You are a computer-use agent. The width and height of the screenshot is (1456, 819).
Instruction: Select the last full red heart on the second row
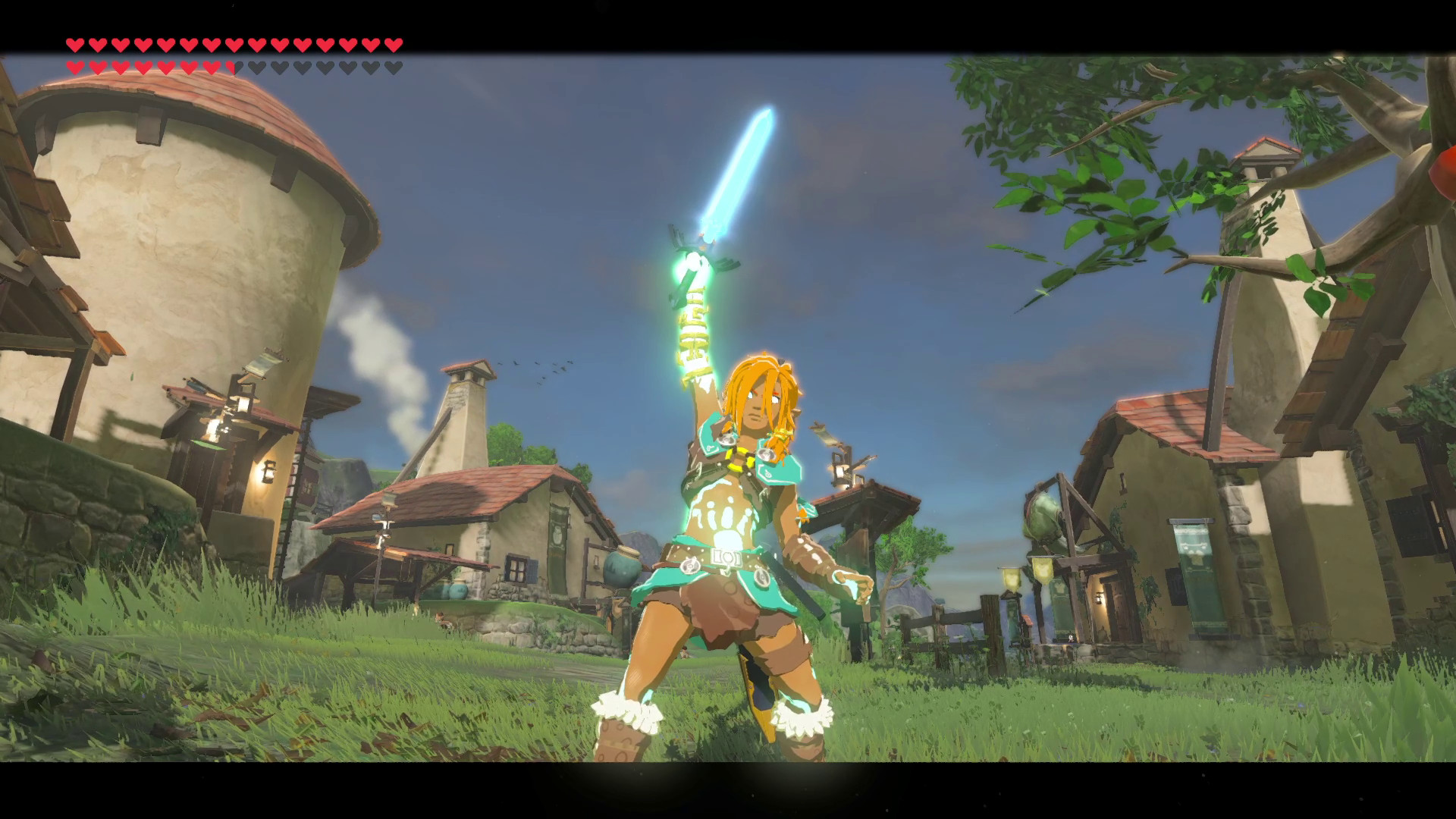pyautogui.click(x=210, y=66)
